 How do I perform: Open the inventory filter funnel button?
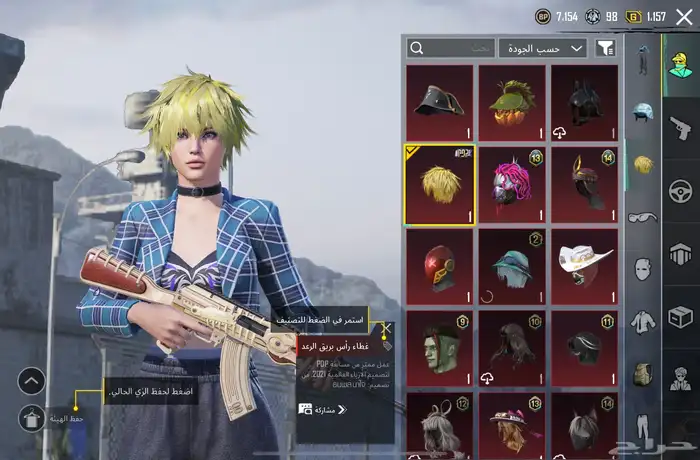pyautogui.click(x=606, y=48)
